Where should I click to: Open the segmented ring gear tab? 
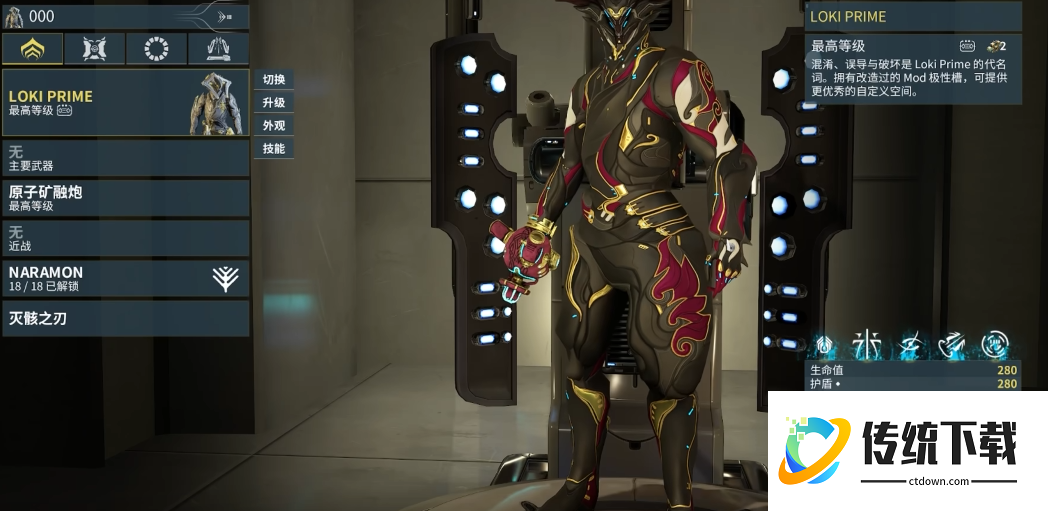click(x=156, y=48)
